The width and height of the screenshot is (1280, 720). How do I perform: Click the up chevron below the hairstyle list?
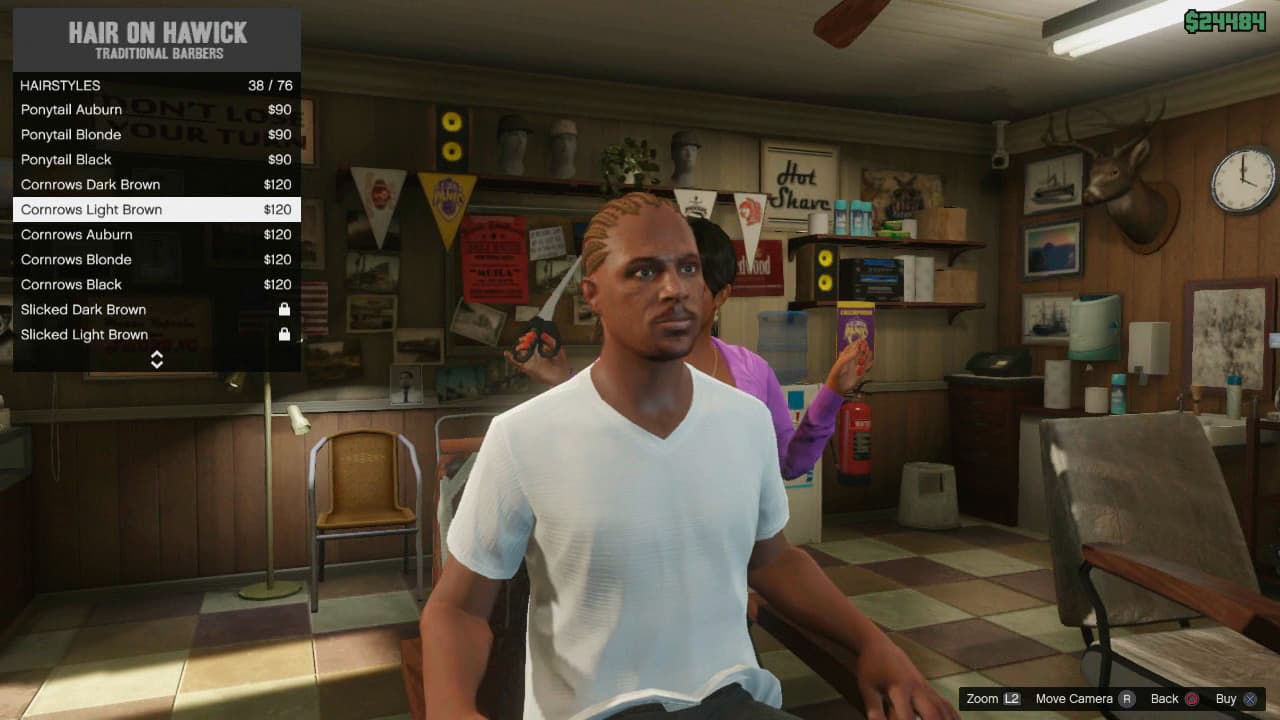(x=157, y=354)
